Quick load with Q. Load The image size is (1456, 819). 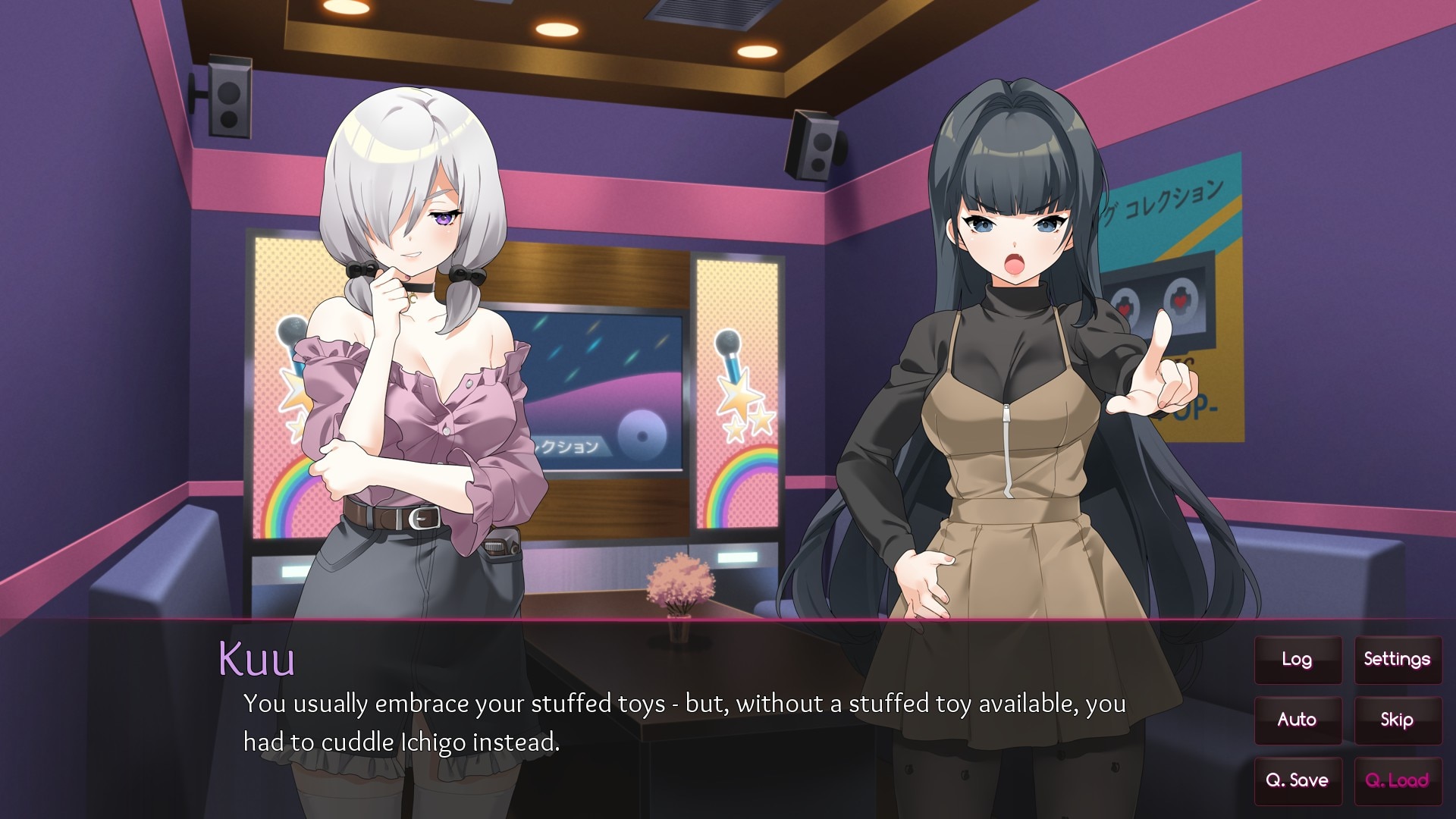[1397, 780]
